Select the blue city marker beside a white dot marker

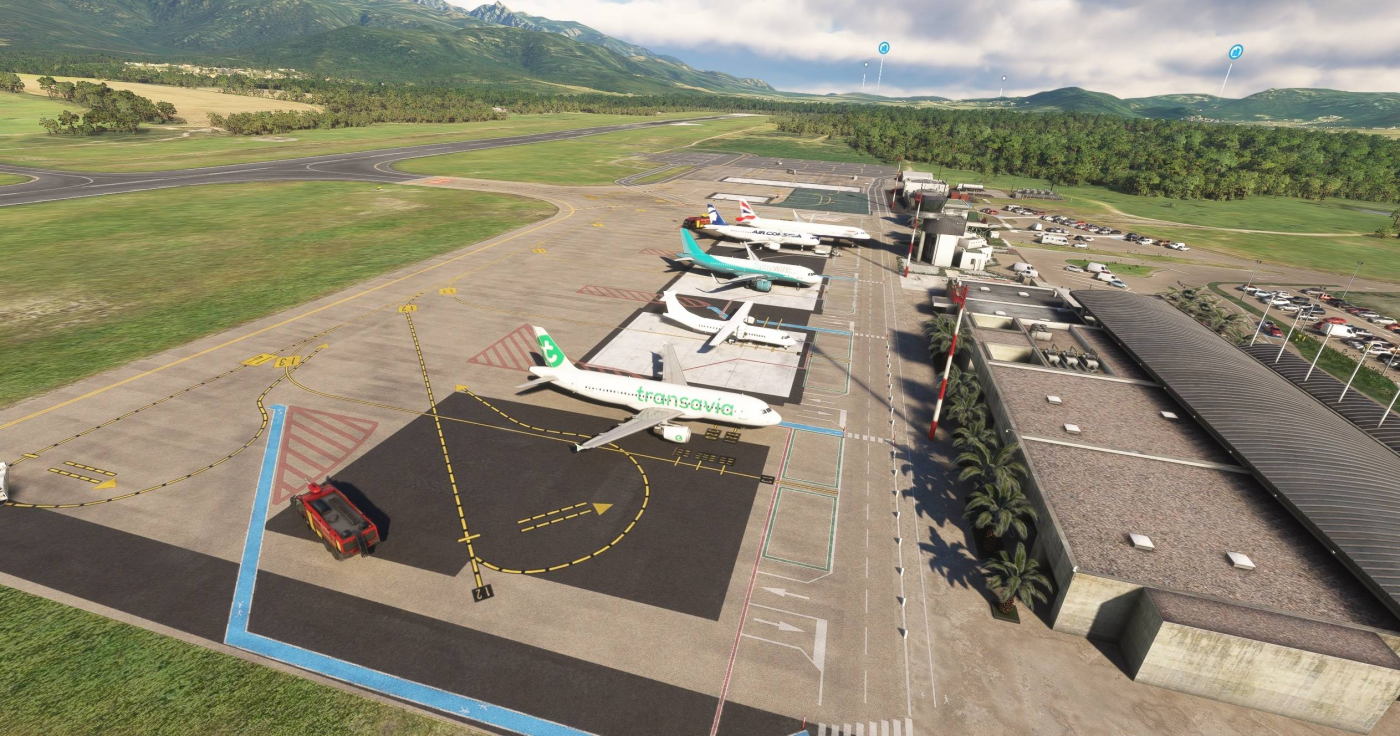883,48
